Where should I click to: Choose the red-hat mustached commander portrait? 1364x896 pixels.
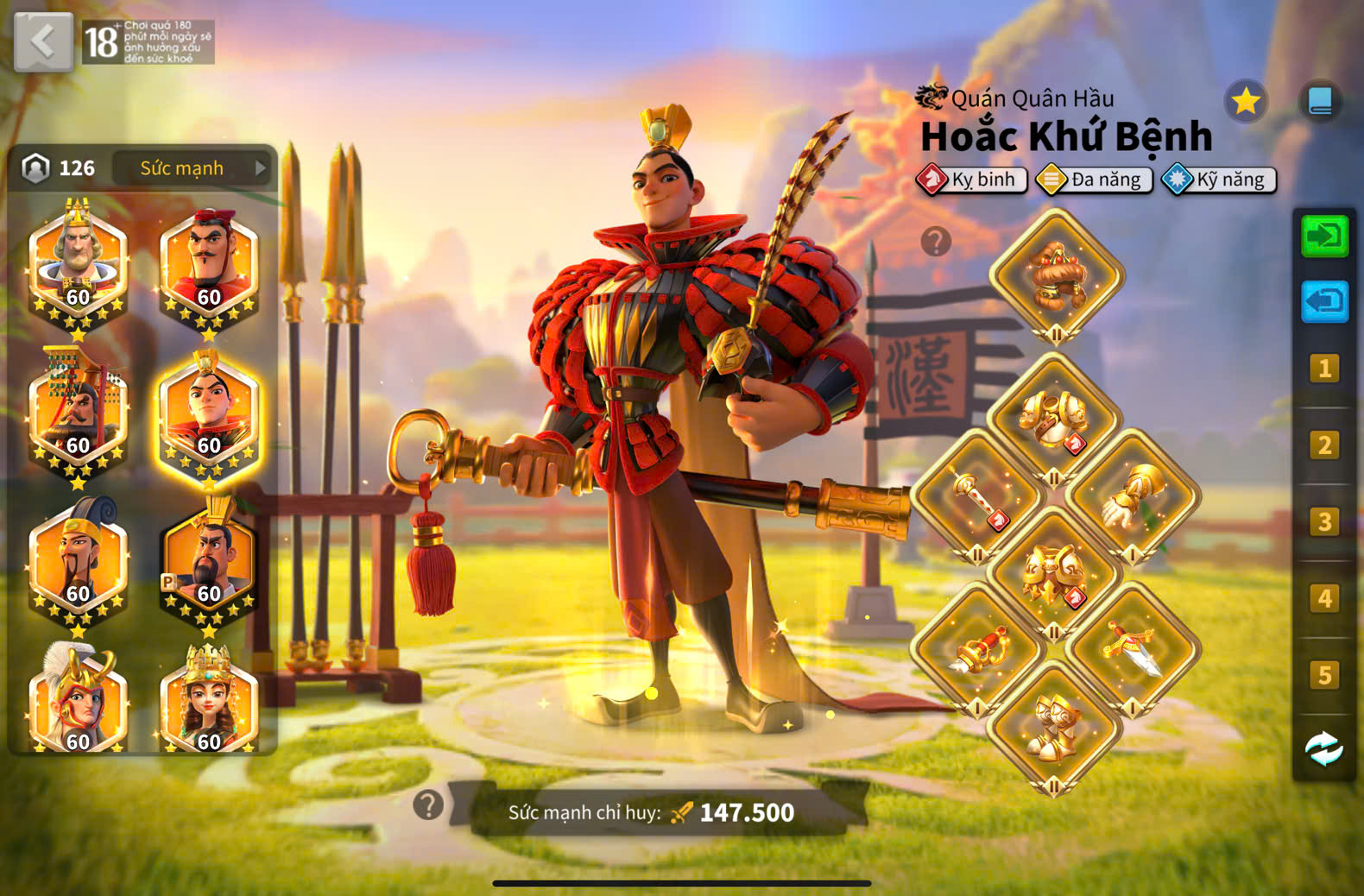[x=209, y=263]
